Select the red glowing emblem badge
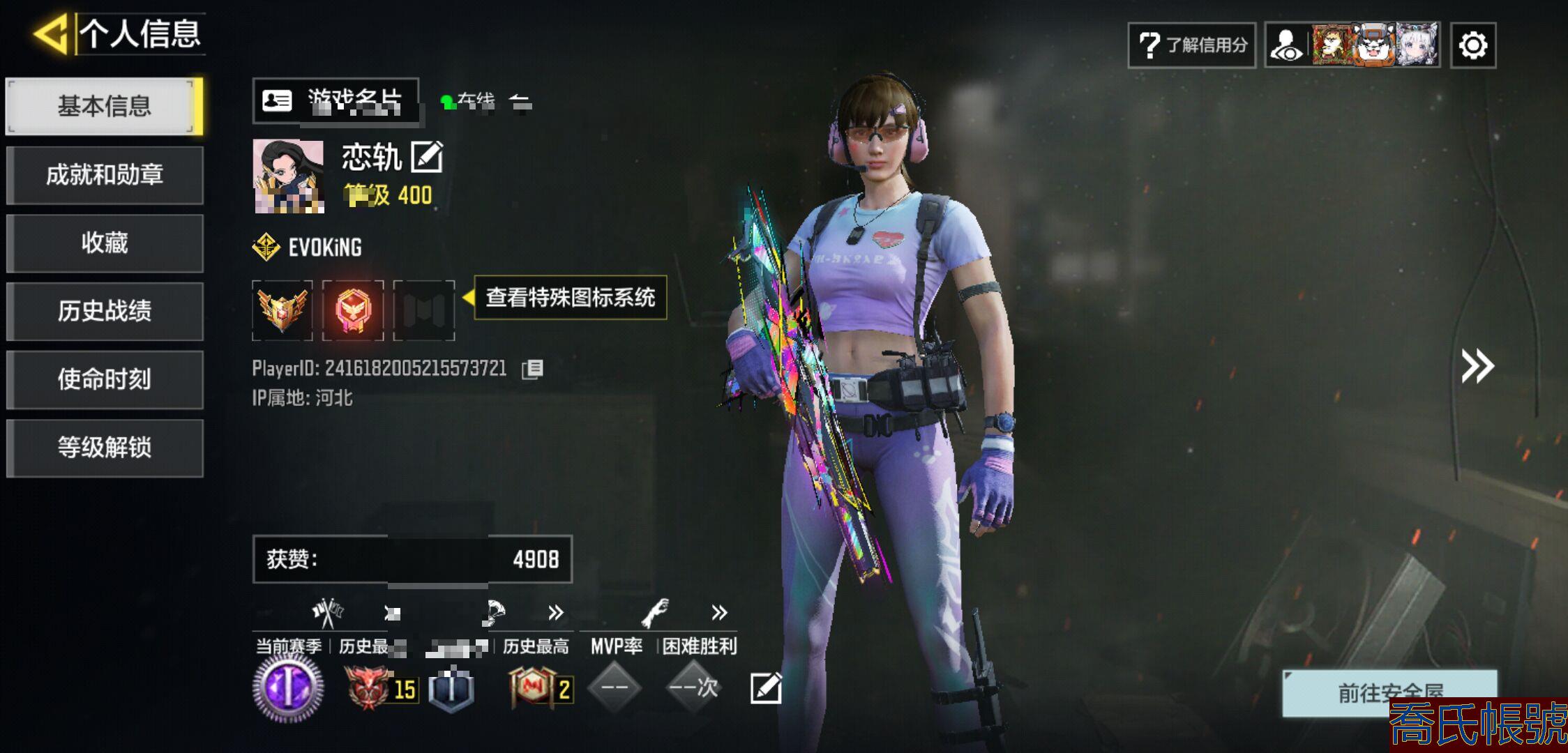 (x=353, y=310)
